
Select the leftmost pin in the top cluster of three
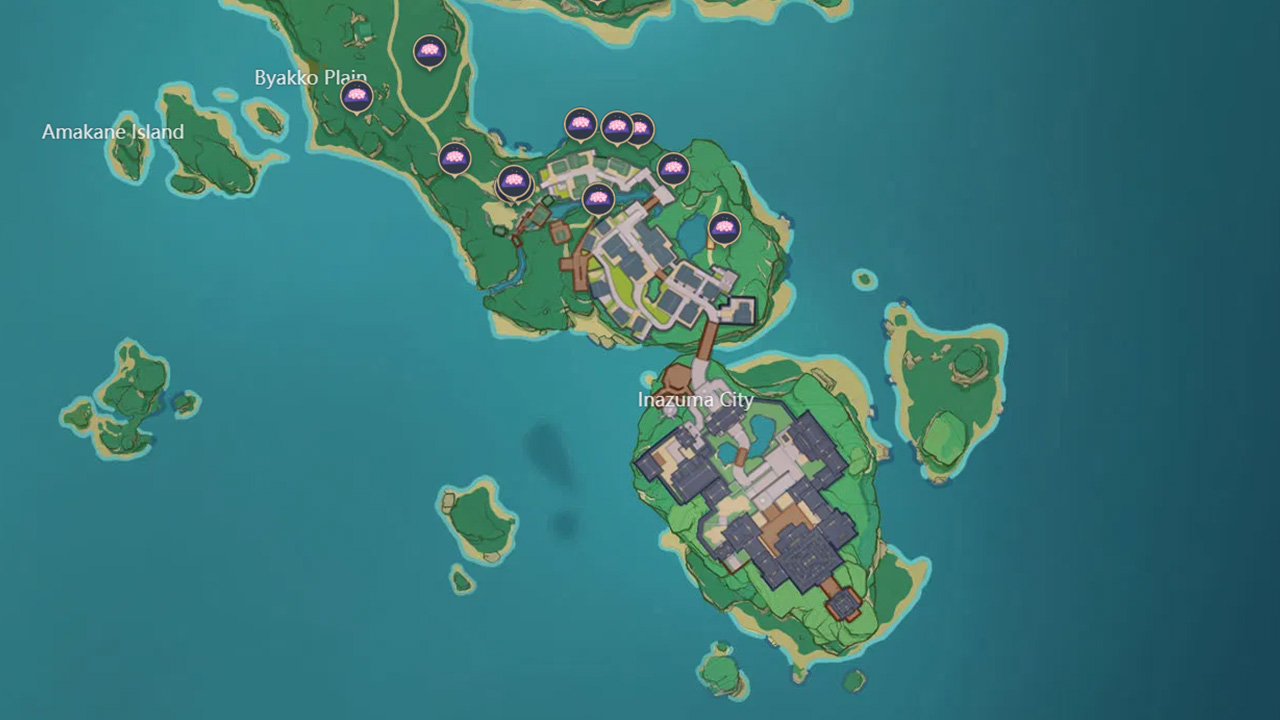[x=580, y=122]
